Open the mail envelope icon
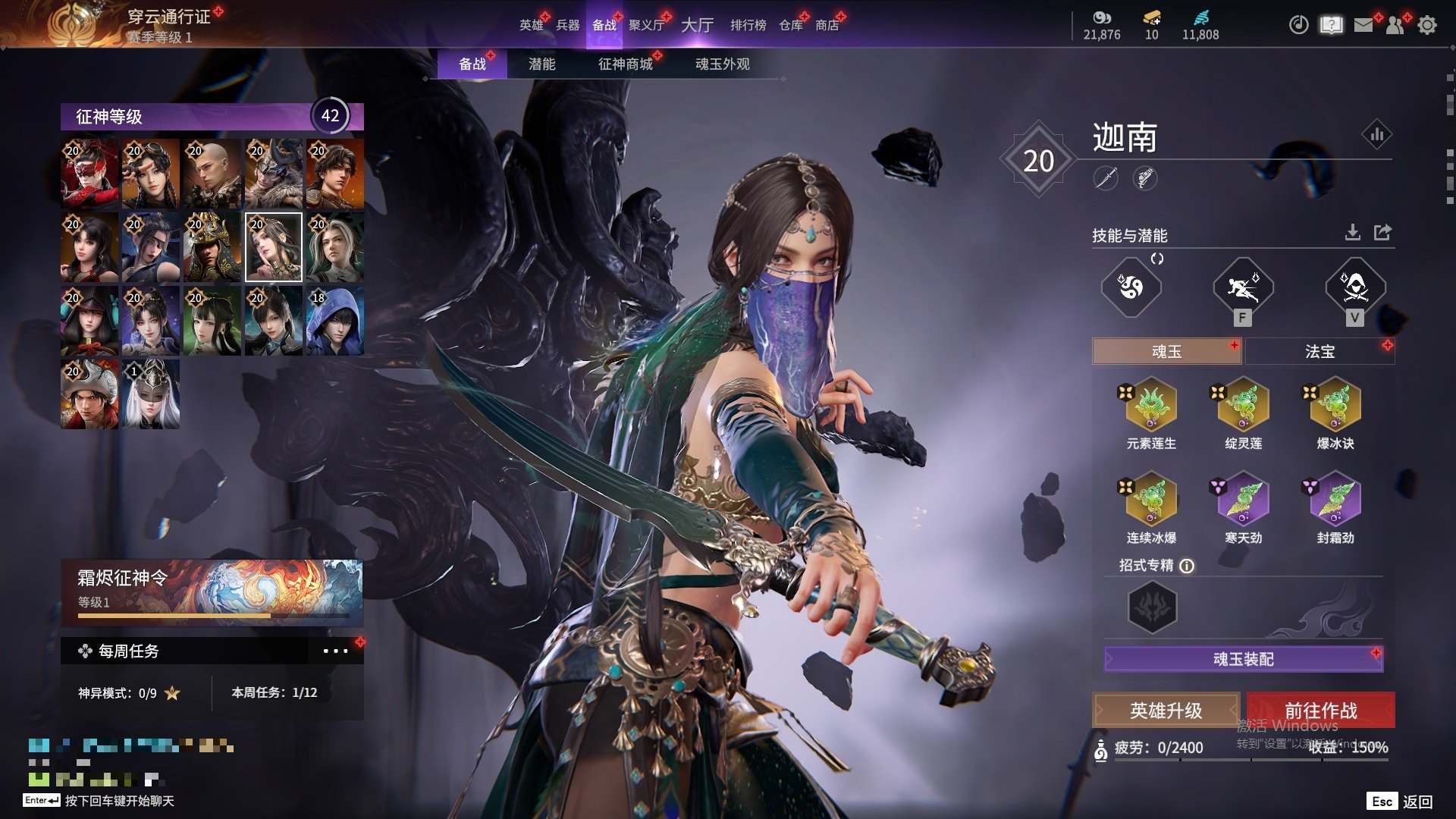Screen dimensions: 1456x819 click(1363, 25)
